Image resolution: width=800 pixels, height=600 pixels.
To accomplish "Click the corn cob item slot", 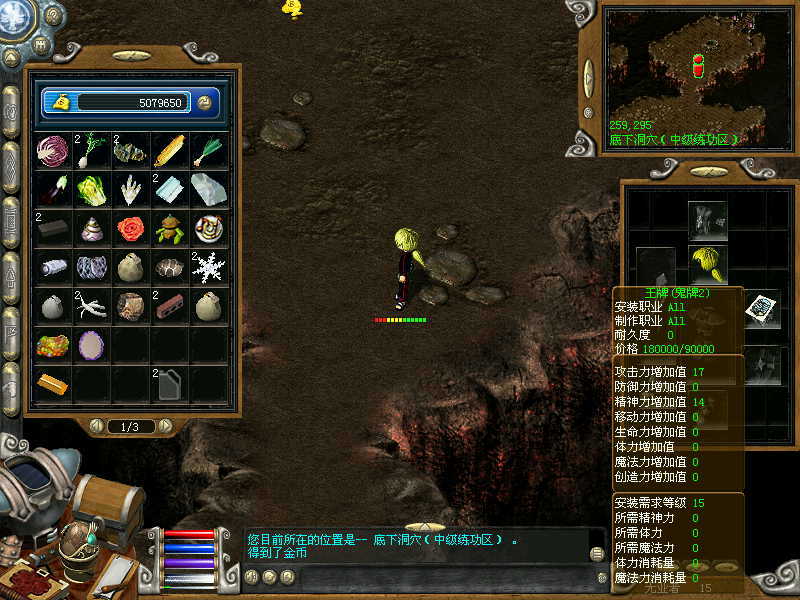I will [x=169, y=152].
